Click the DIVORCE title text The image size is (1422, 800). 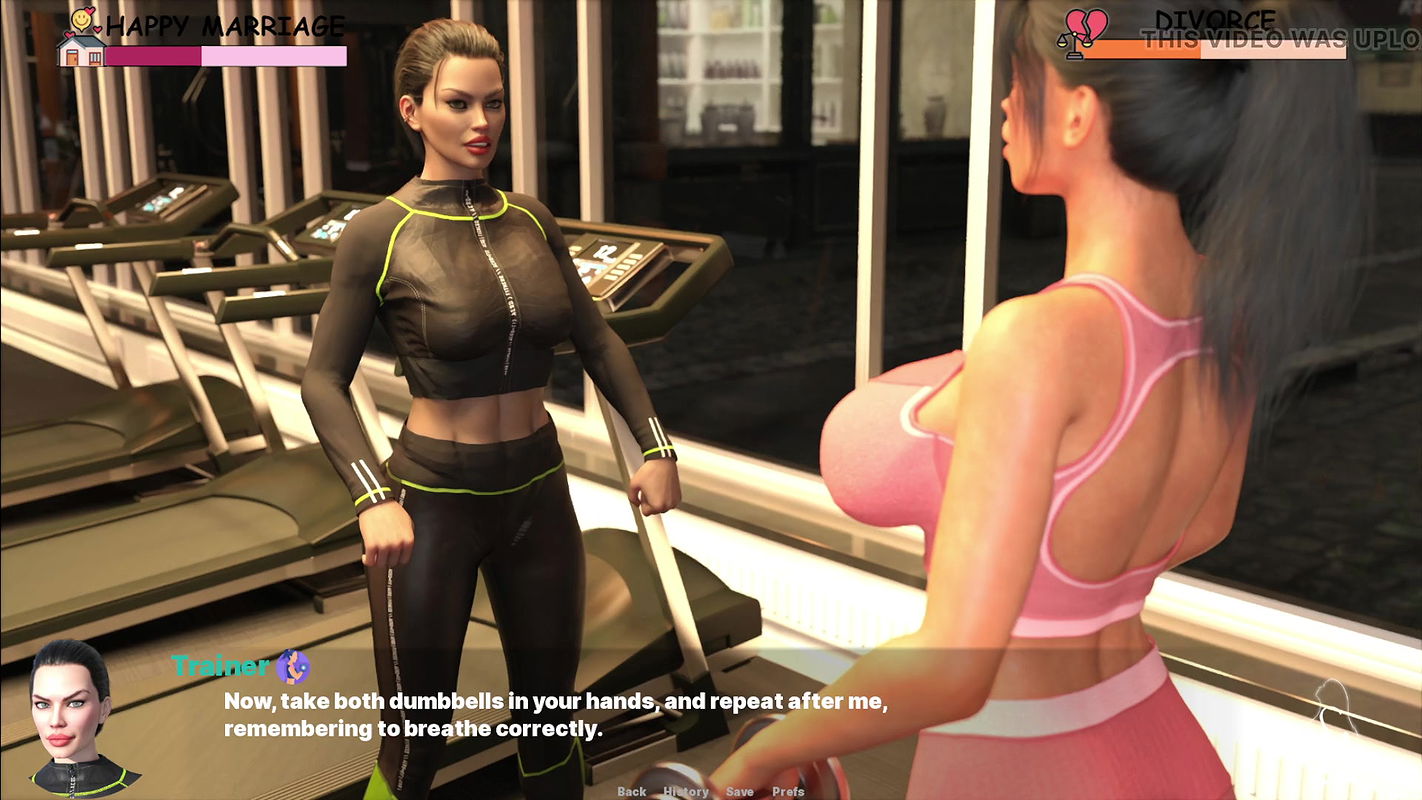click(x=1213, y=19)
